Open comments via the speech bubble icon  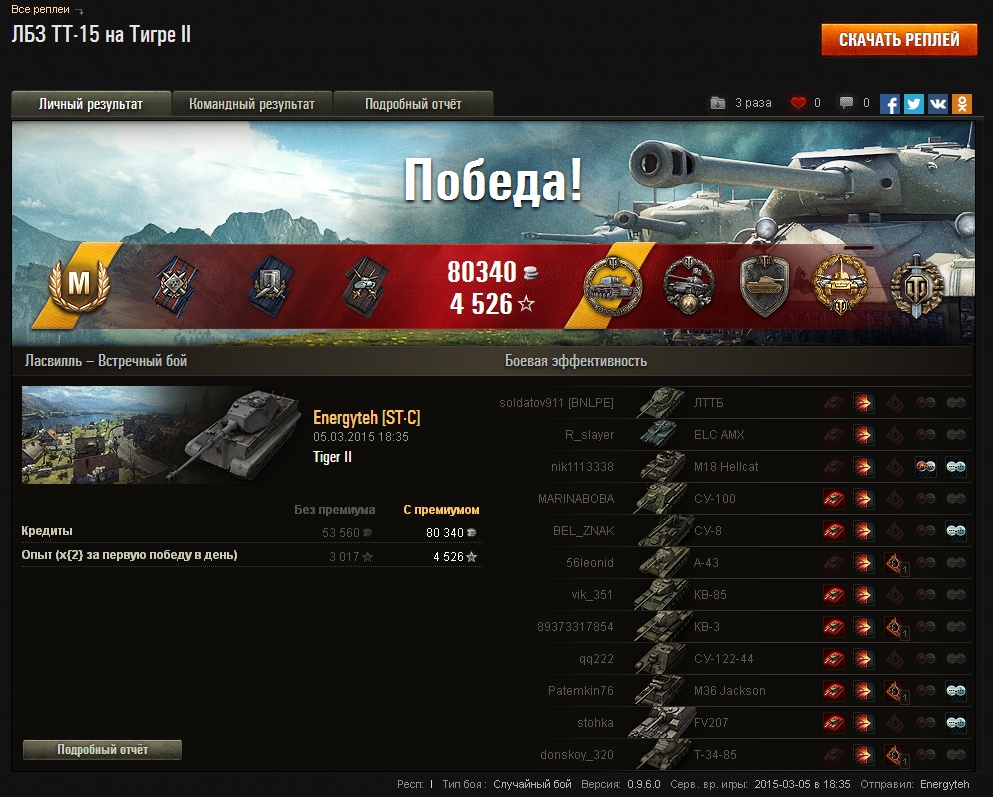pyautogui.click(x=846, y=103)
